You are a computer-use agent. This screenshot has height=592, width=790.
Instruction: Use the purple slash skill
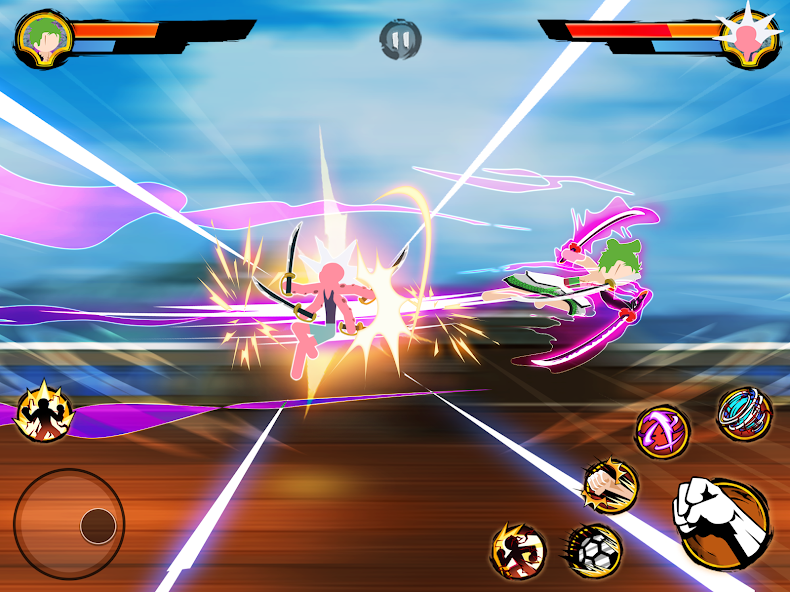tap(663, 432)
